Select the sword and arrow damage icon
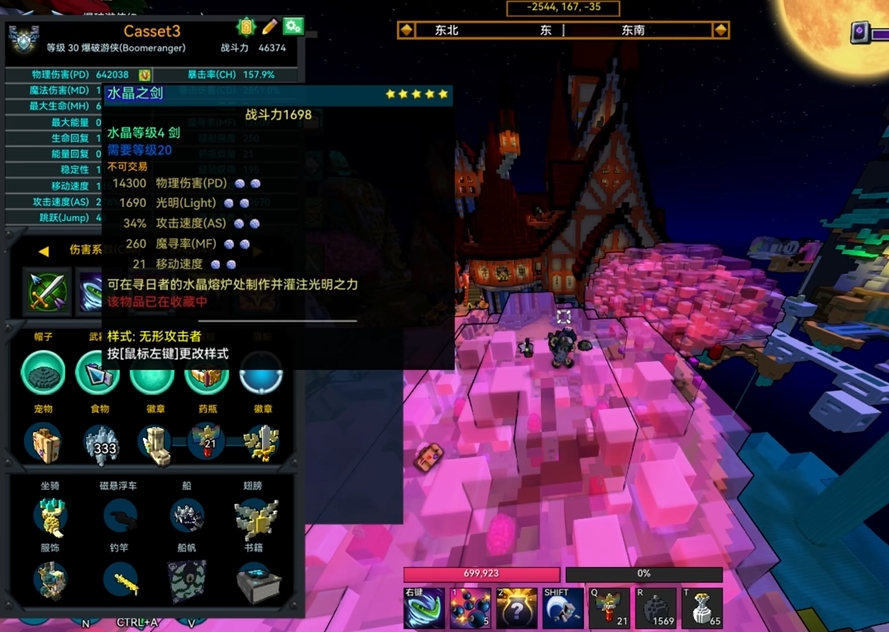889x632 pixels. click(x=46, y=291)
